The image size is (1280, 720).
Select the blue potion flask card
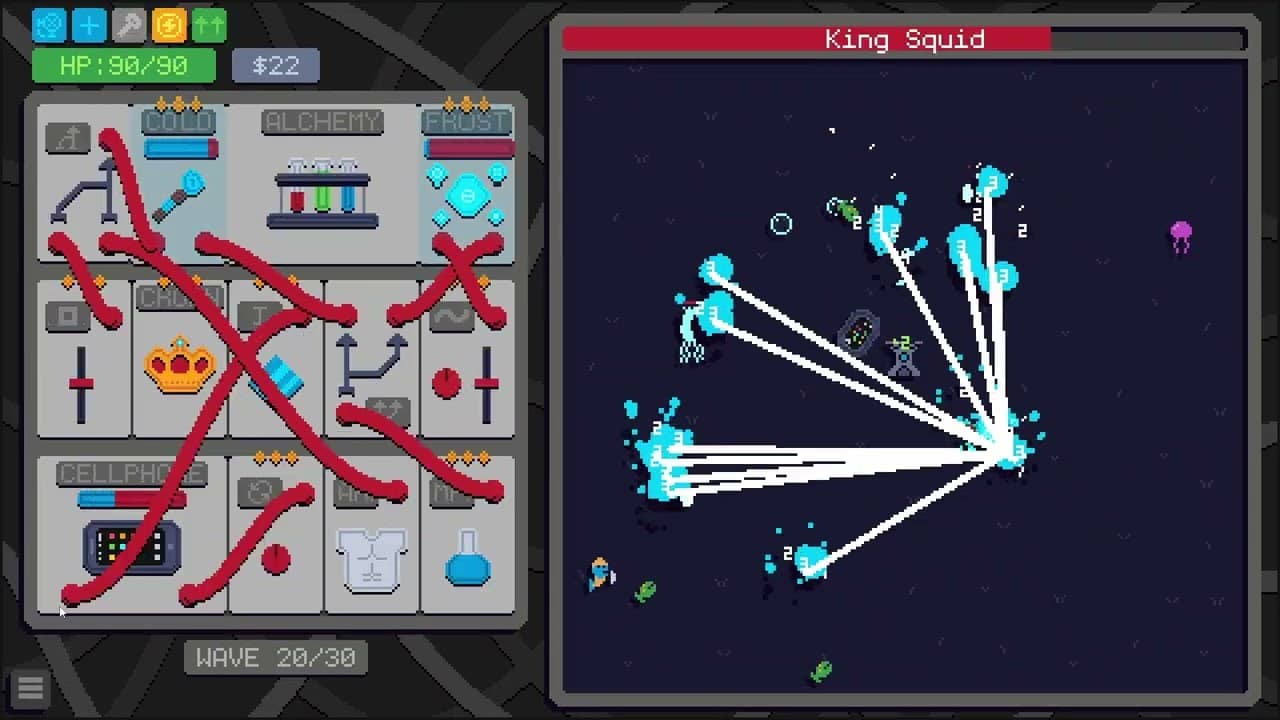tap(467, 560)
